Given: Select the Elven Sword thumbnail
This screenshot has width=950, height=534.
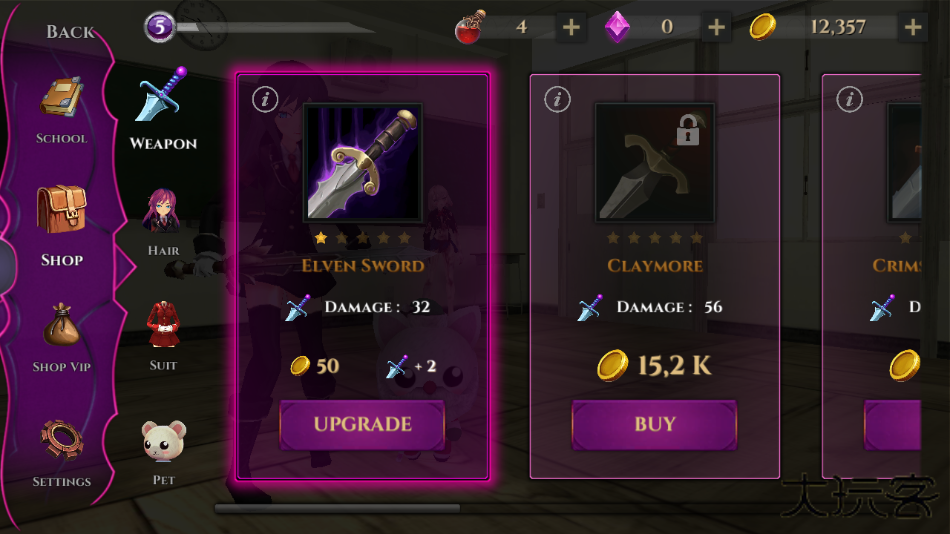Looking at the screenshot, I should click(x=362, y=162).
